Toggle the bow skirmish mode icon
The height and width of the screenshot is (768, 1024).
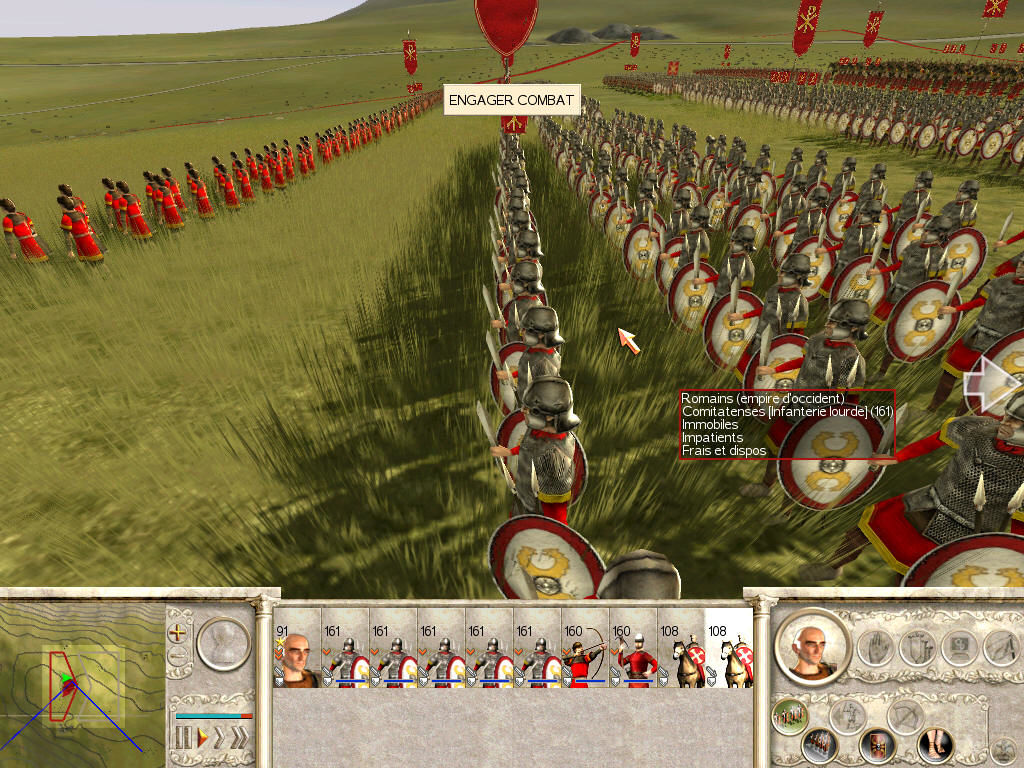point(905,716)
